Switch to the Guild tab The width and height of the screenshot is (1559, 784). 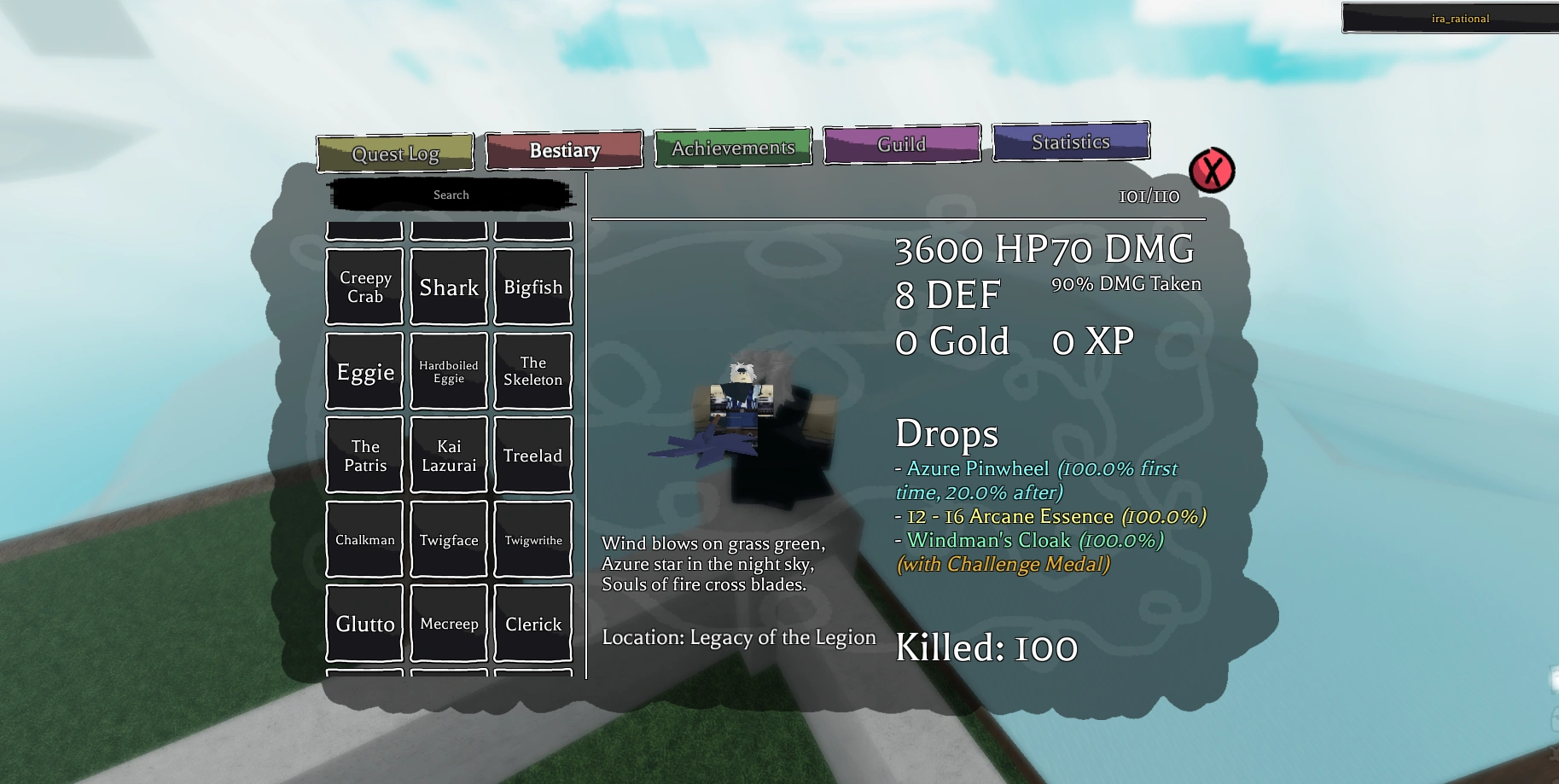point(901,144)
